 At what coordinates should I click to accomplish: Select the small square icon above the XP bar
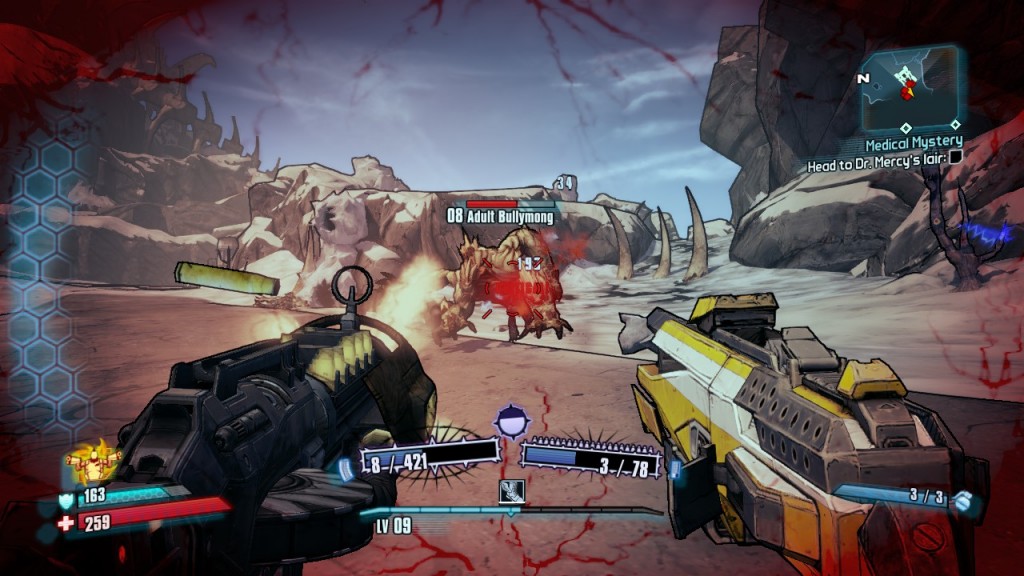point(510,492)
